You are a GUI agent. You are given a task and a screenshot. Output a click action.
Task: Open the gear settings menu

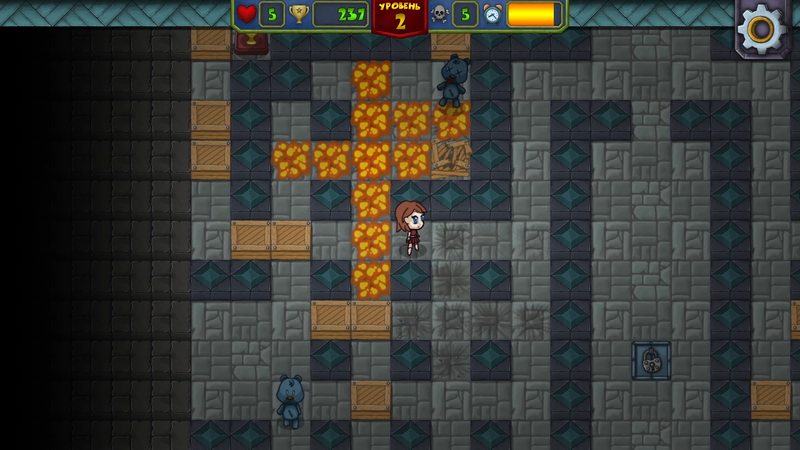pos(762,28)
